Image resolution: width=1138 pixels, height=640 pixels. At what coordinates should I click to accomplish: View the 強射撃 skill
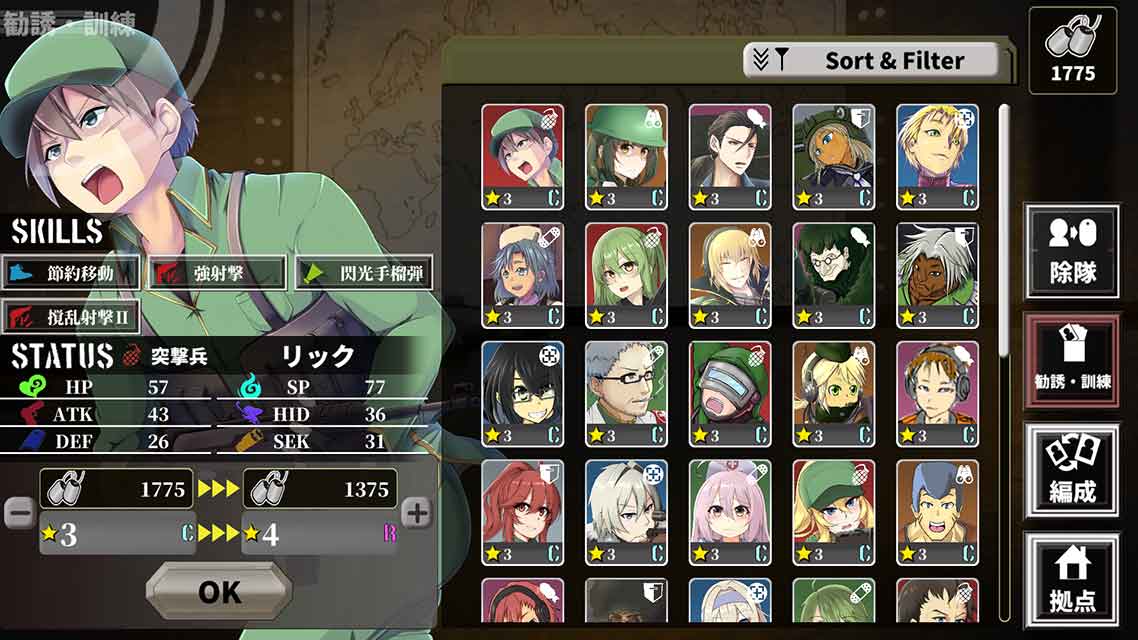216,273
